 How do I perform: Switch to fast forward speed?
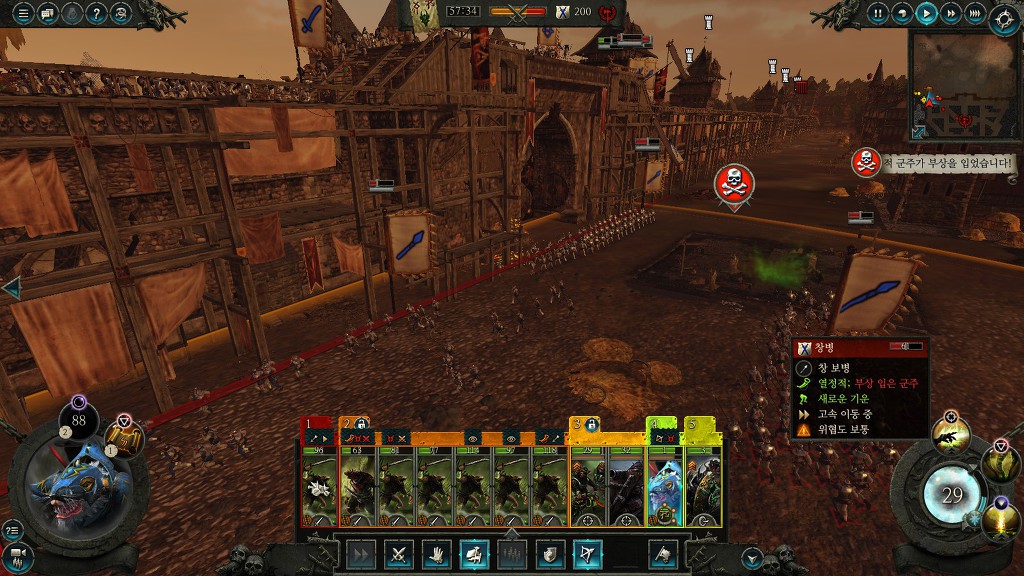pyautogui.click(x=951, y=14)
